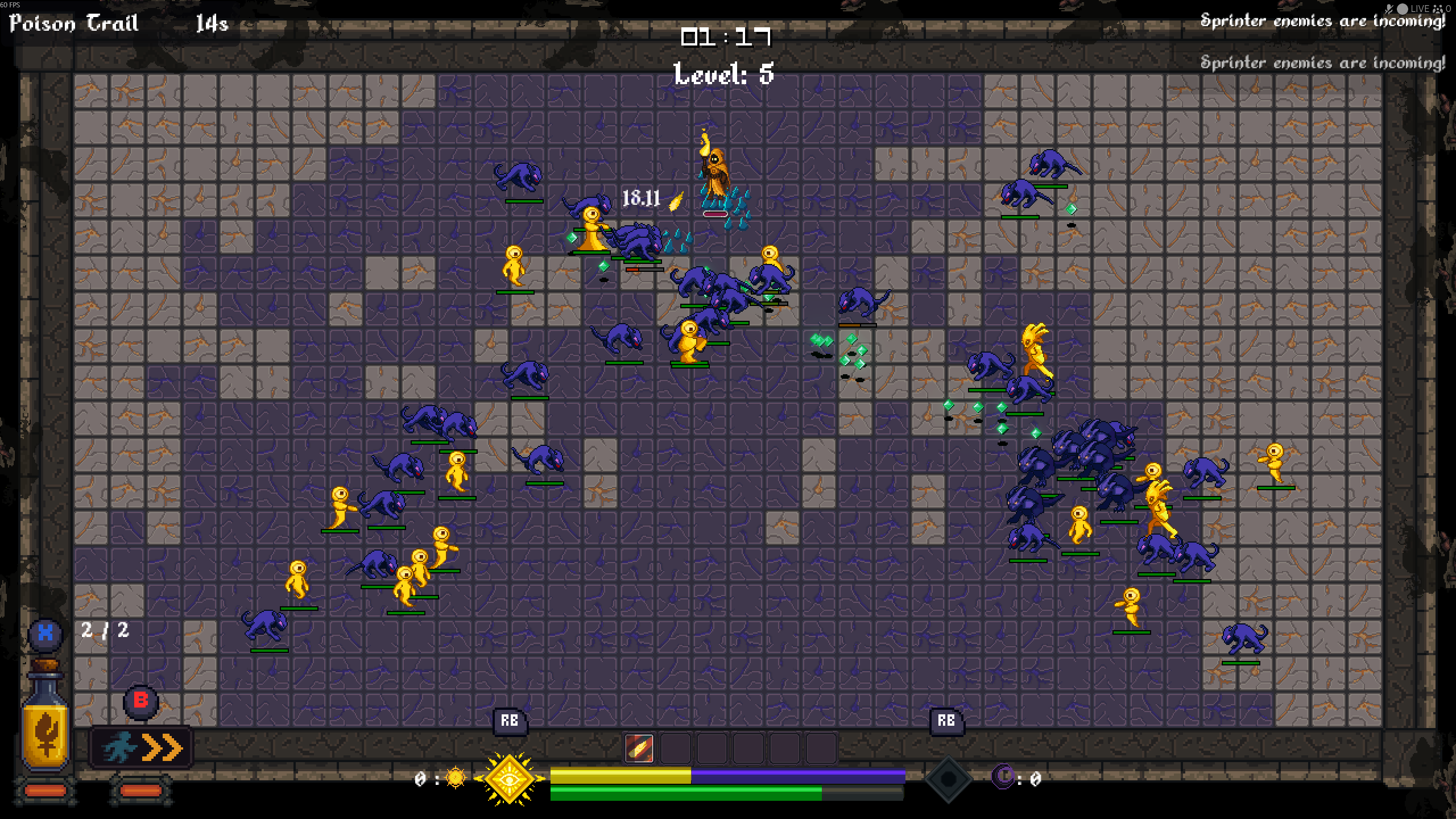Click the golden eye emblem above the XP bar
The width and height of the screenshot is (1456, 819).
510,779
